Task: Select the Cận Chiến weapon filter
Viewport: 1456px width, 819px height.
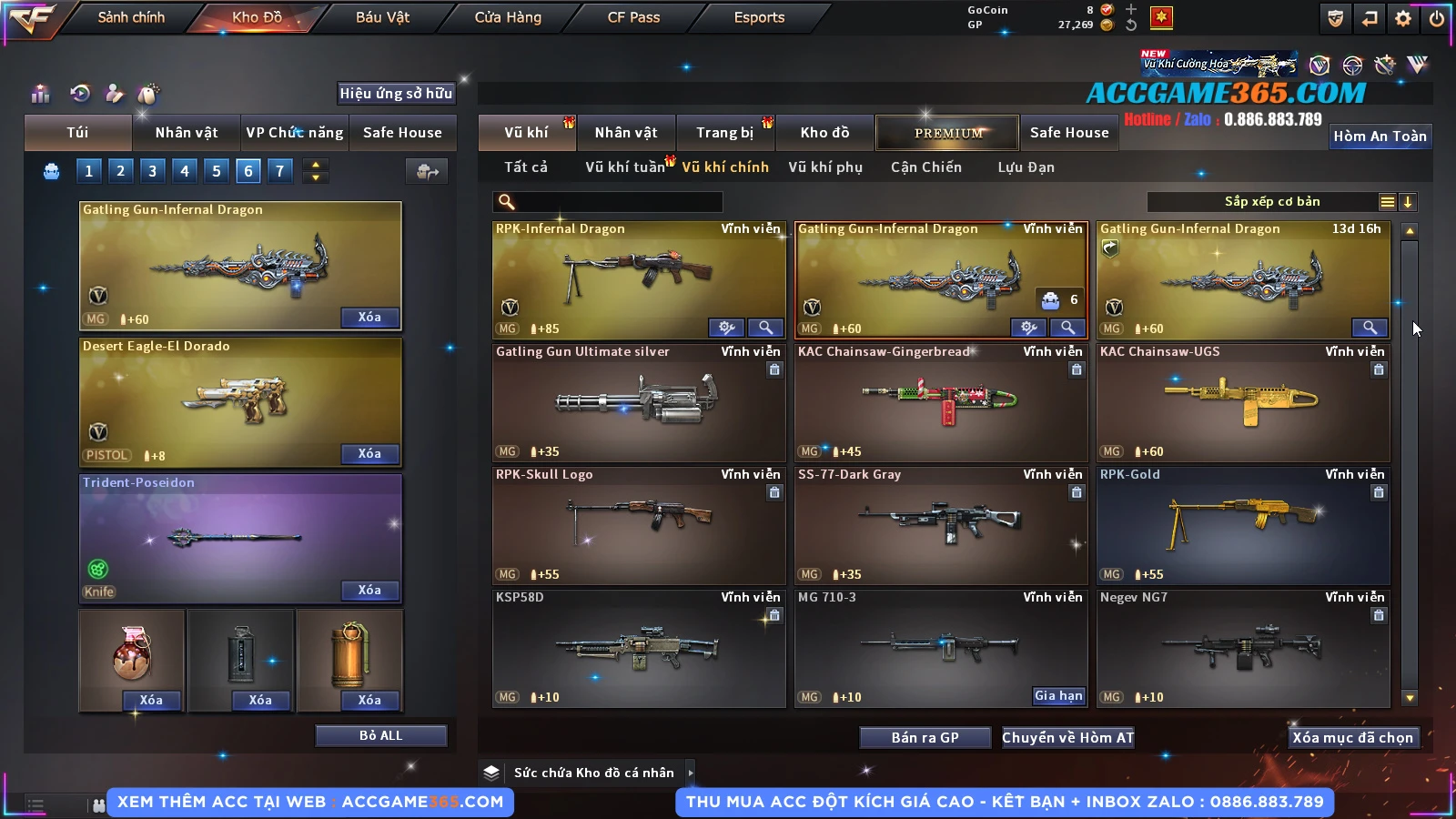Action: [x=925, y=167]
